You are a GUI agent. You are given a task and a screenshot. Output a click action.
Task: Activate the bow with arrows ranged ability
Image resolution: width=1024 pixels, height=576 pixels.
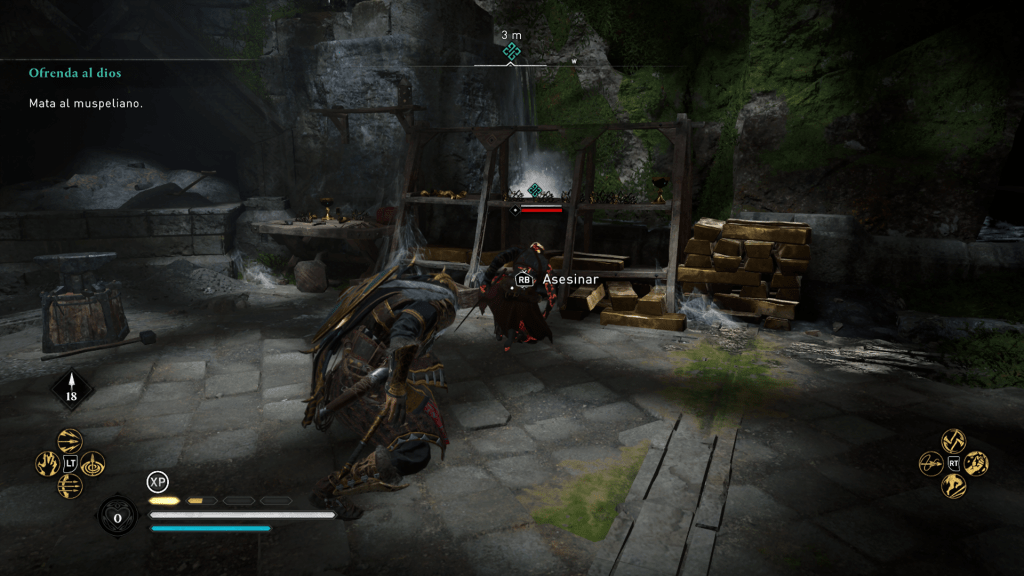[x=70, y=486]
